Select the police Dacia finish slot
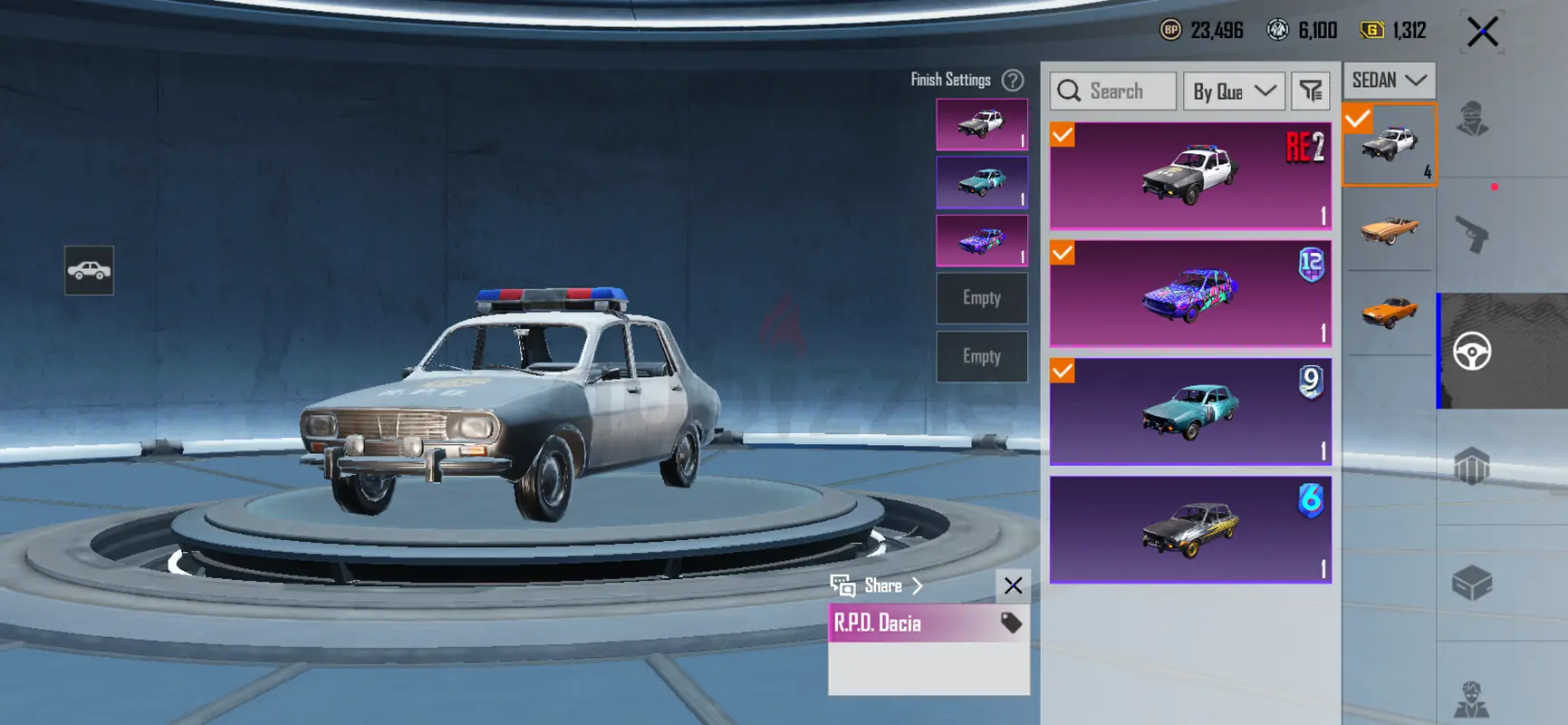The image size is (1568, 725). click(x=982, y=124)
